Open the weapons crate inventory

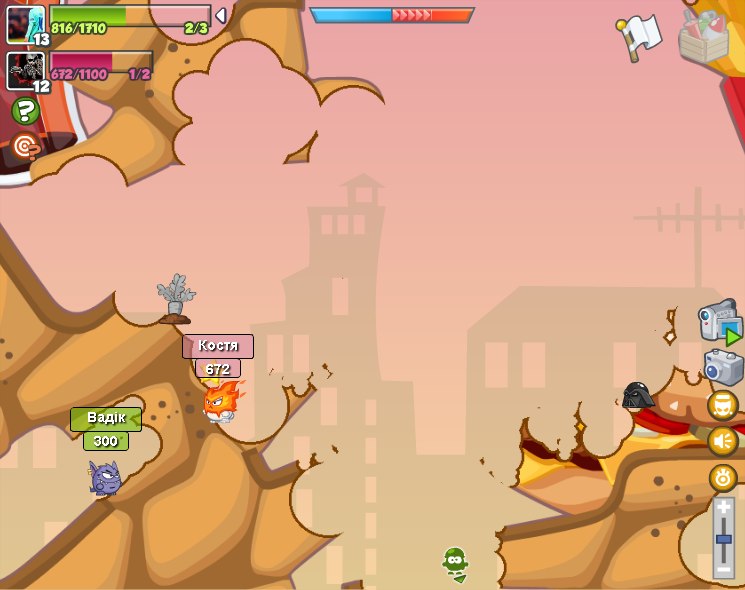(704, 36)
